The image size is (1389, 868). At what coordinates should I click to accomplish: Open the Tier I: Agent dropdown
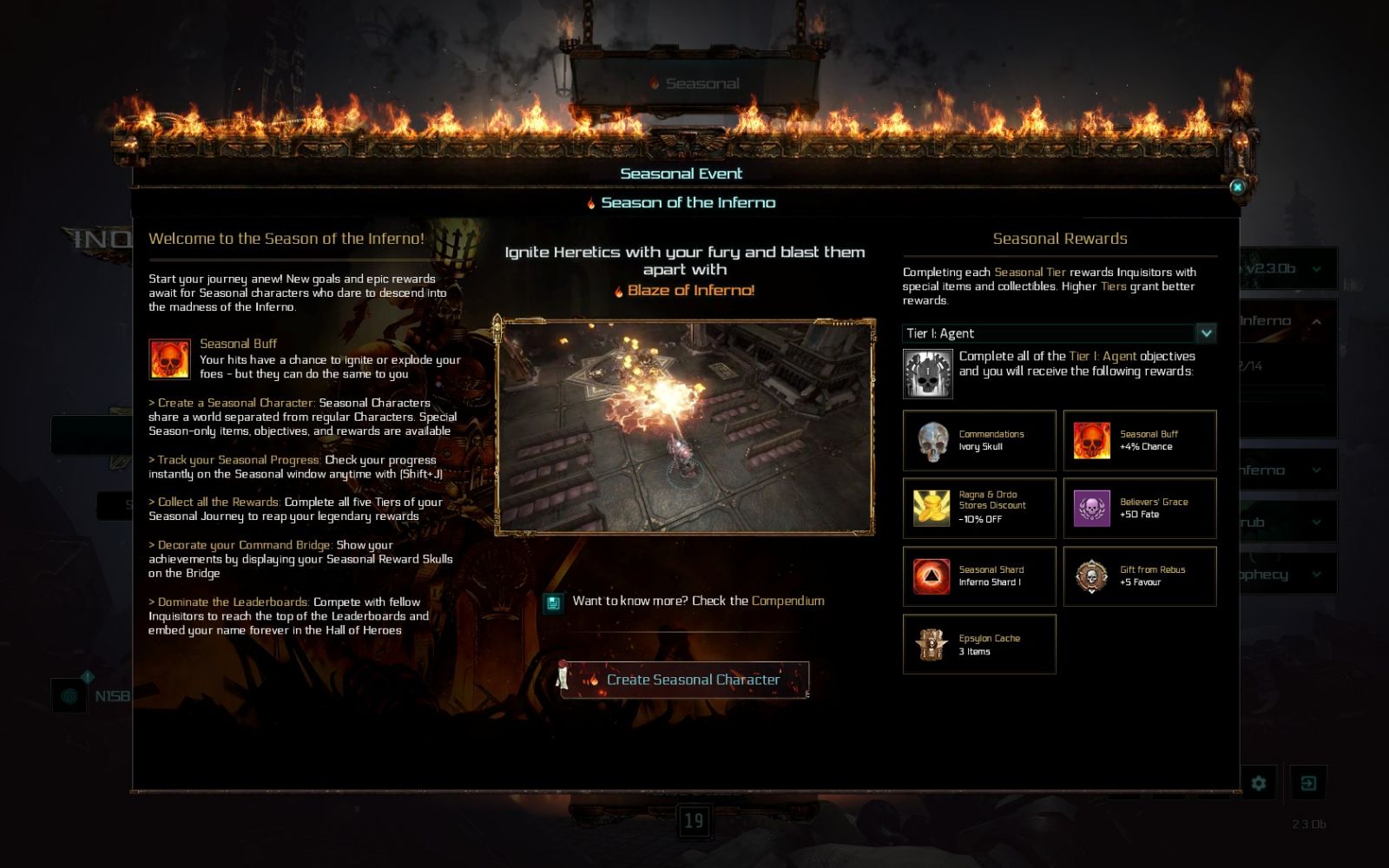click(x=1206, y=333)
